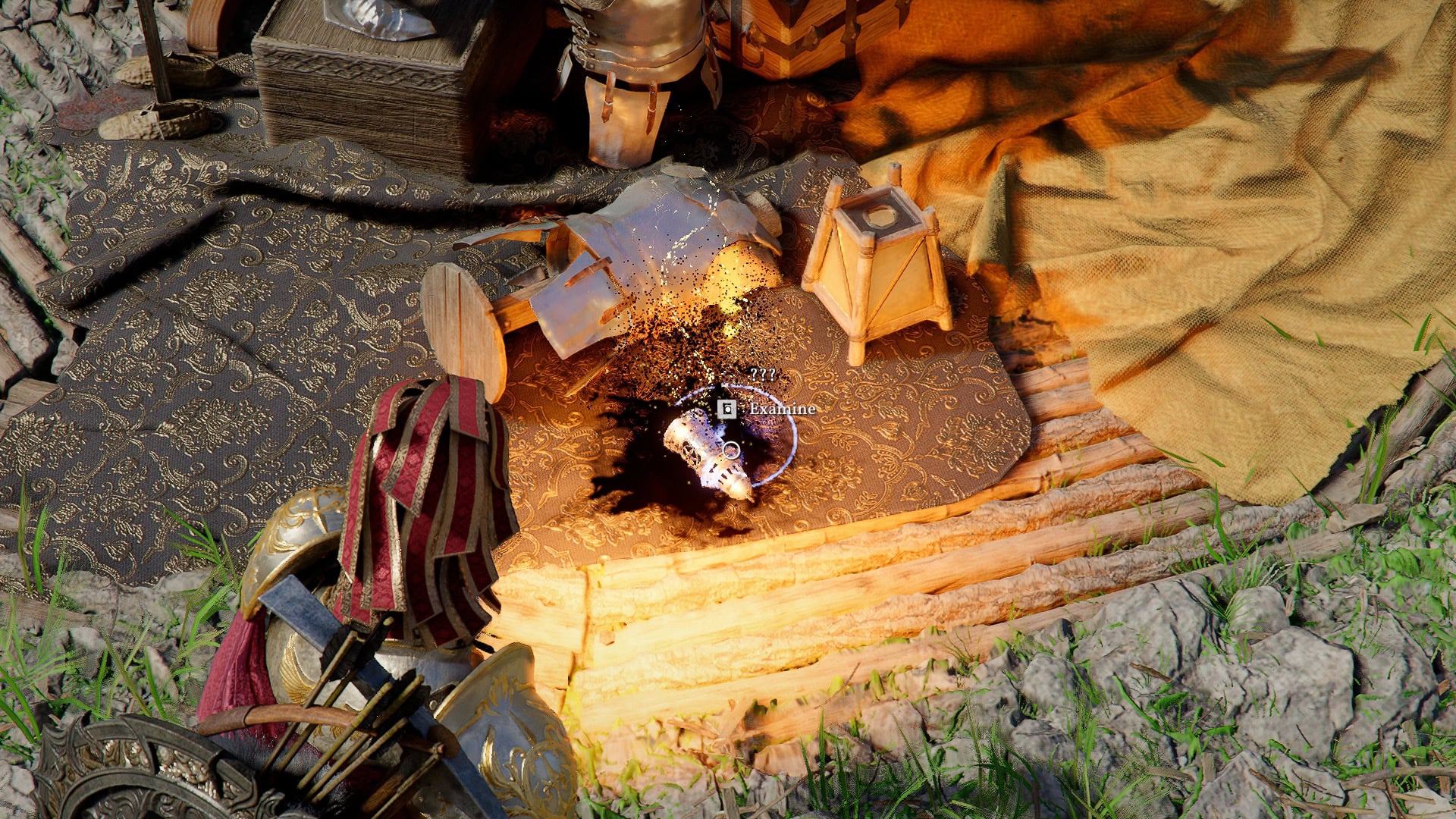
Task: Click the Examine key prompt icon
Action: (726, 409)
